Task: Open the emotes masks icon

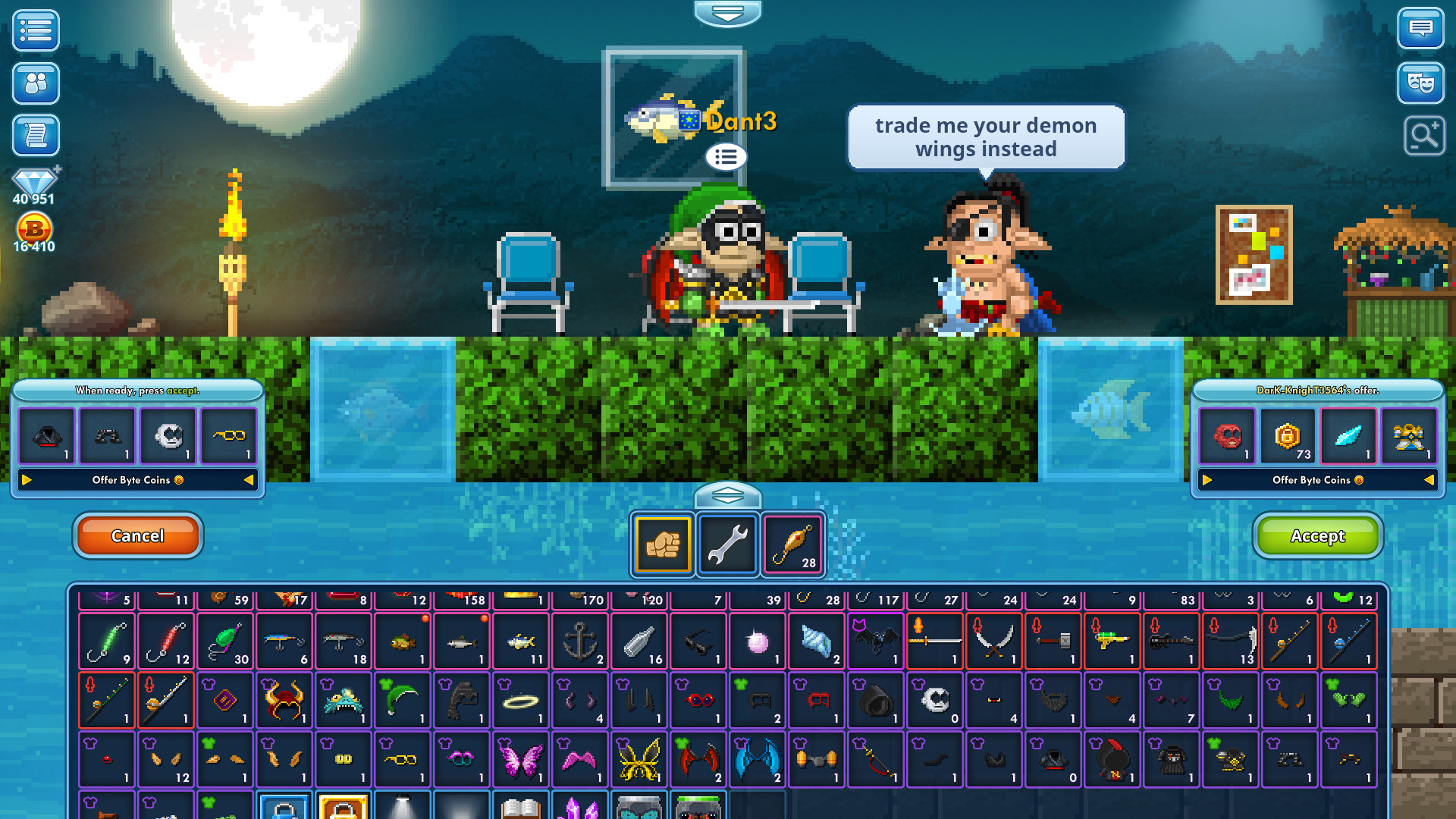Action: pyautogui.click(x=1421, y=83)
